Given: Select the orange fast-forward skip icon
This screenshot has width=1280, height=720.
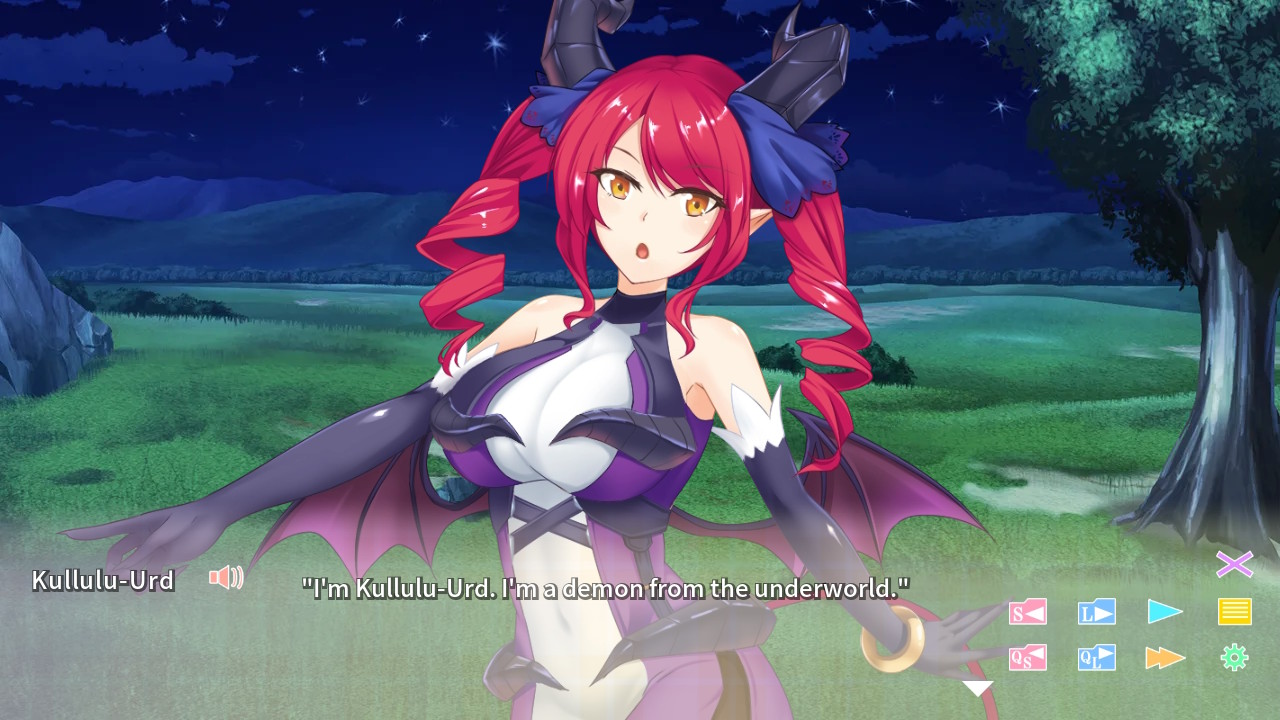Looking at the screenshot, I should [1165, 658].
